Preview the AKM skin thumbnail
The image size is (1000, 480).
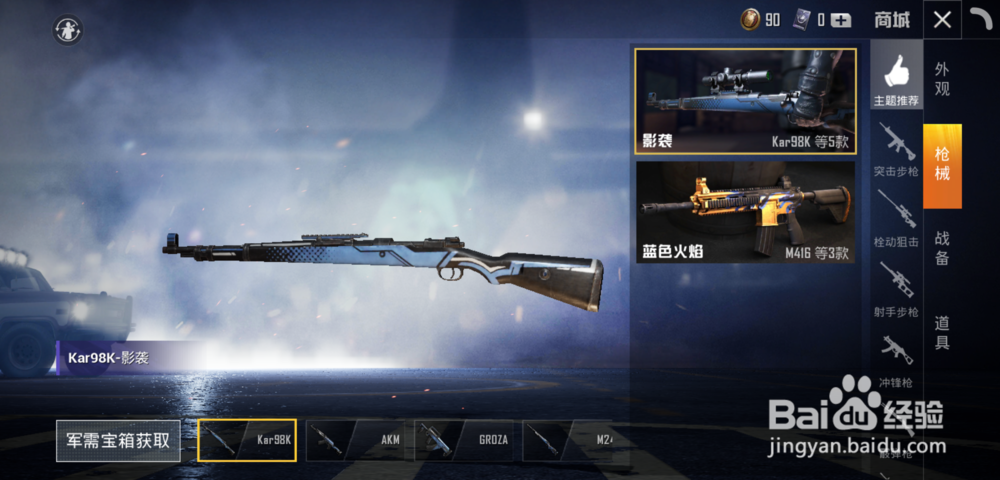pyautogui.click(x=355, y=440)
